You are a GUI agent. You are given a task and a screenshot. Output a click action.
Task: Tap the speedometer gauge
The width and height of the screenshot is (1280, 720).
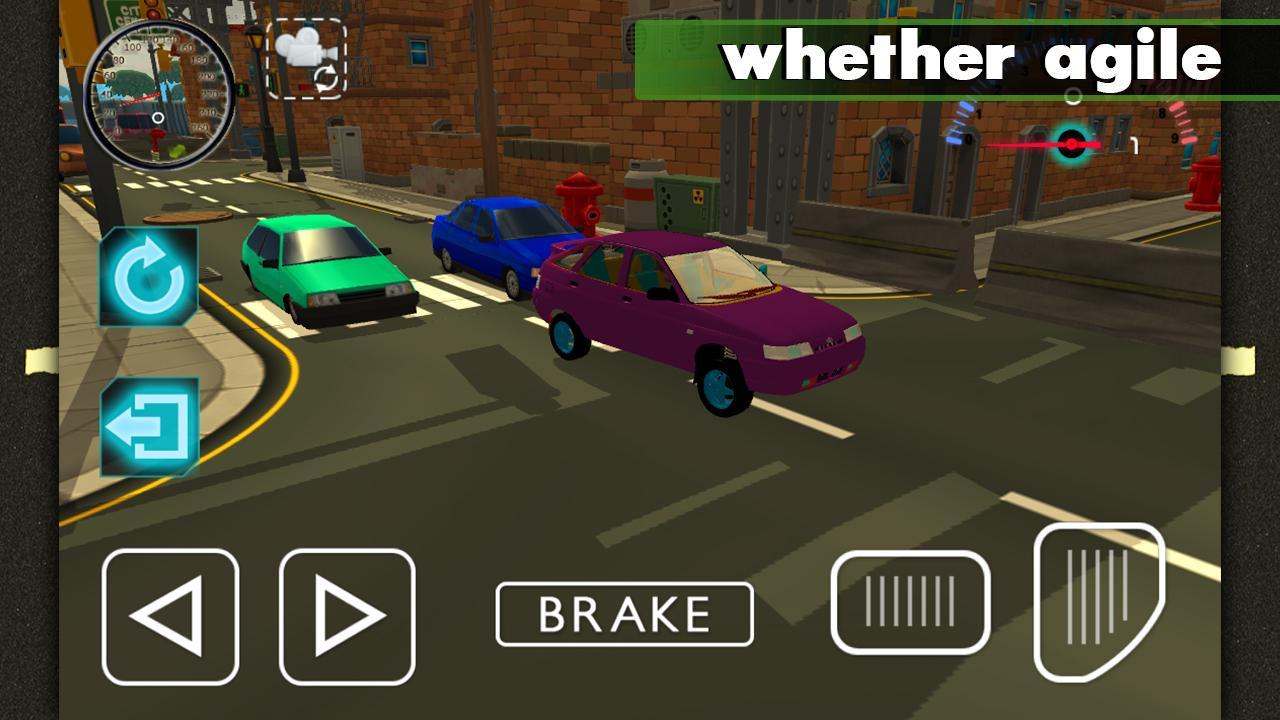tap(160, 97)
